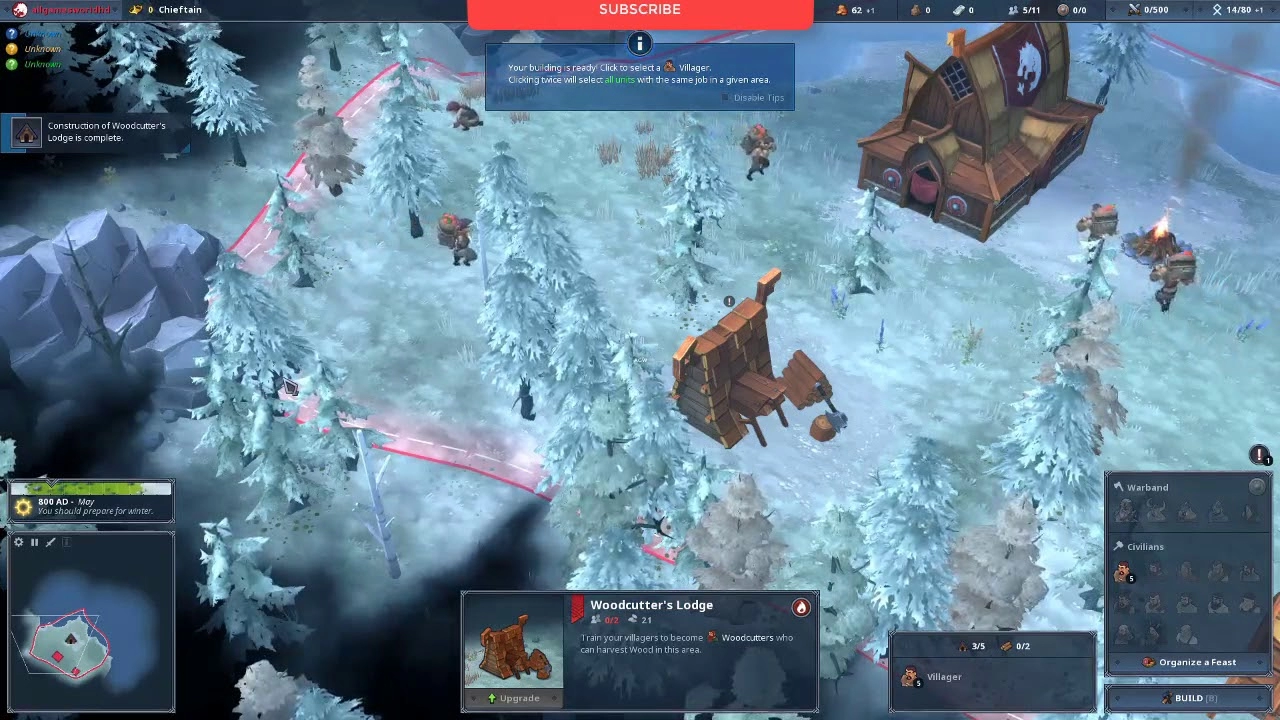1280x720 pixels.
Task: Organize a Feast
Action: (1189, 662)
